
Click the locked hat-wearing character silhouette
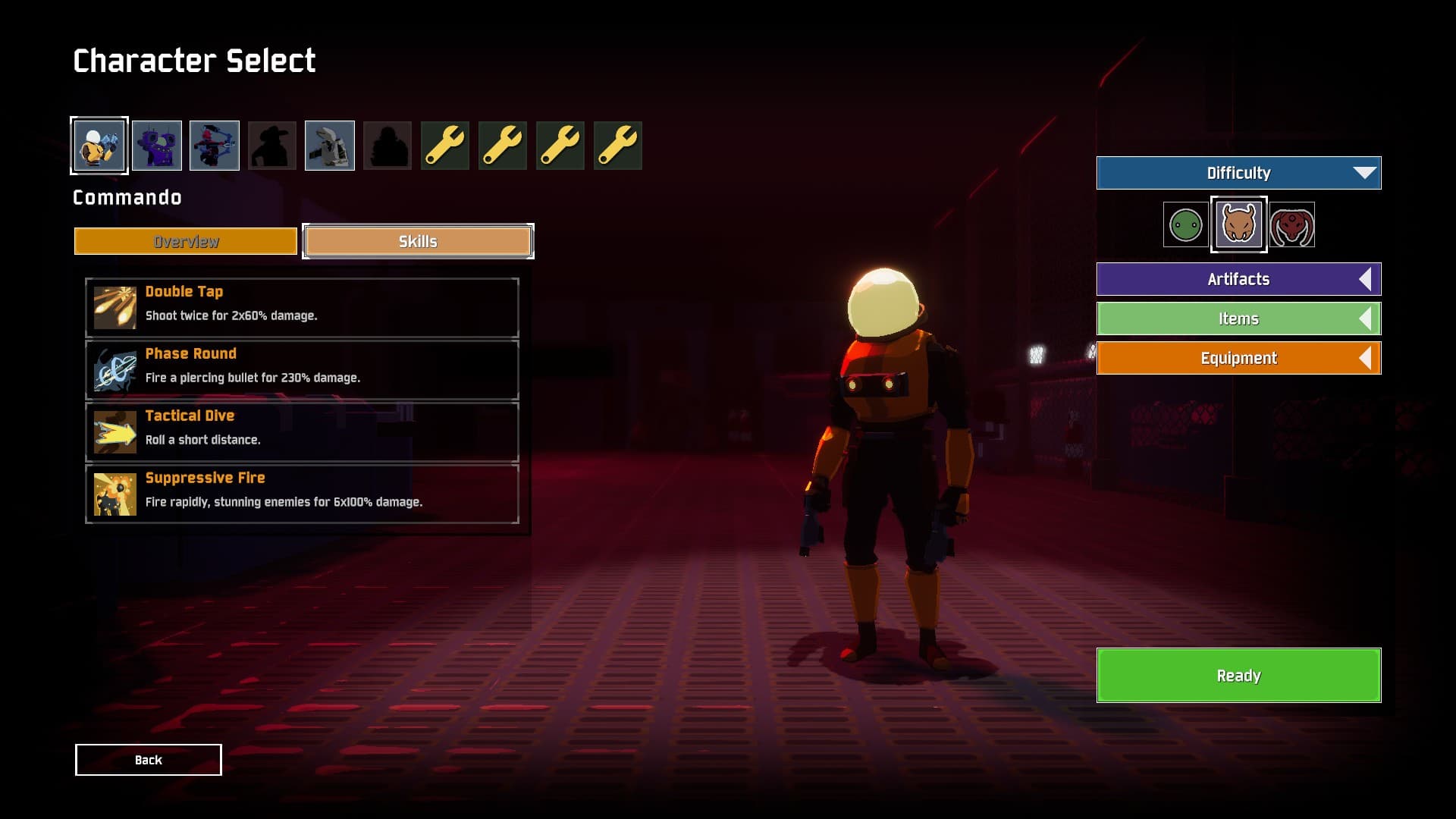click(x=272, y=145)
